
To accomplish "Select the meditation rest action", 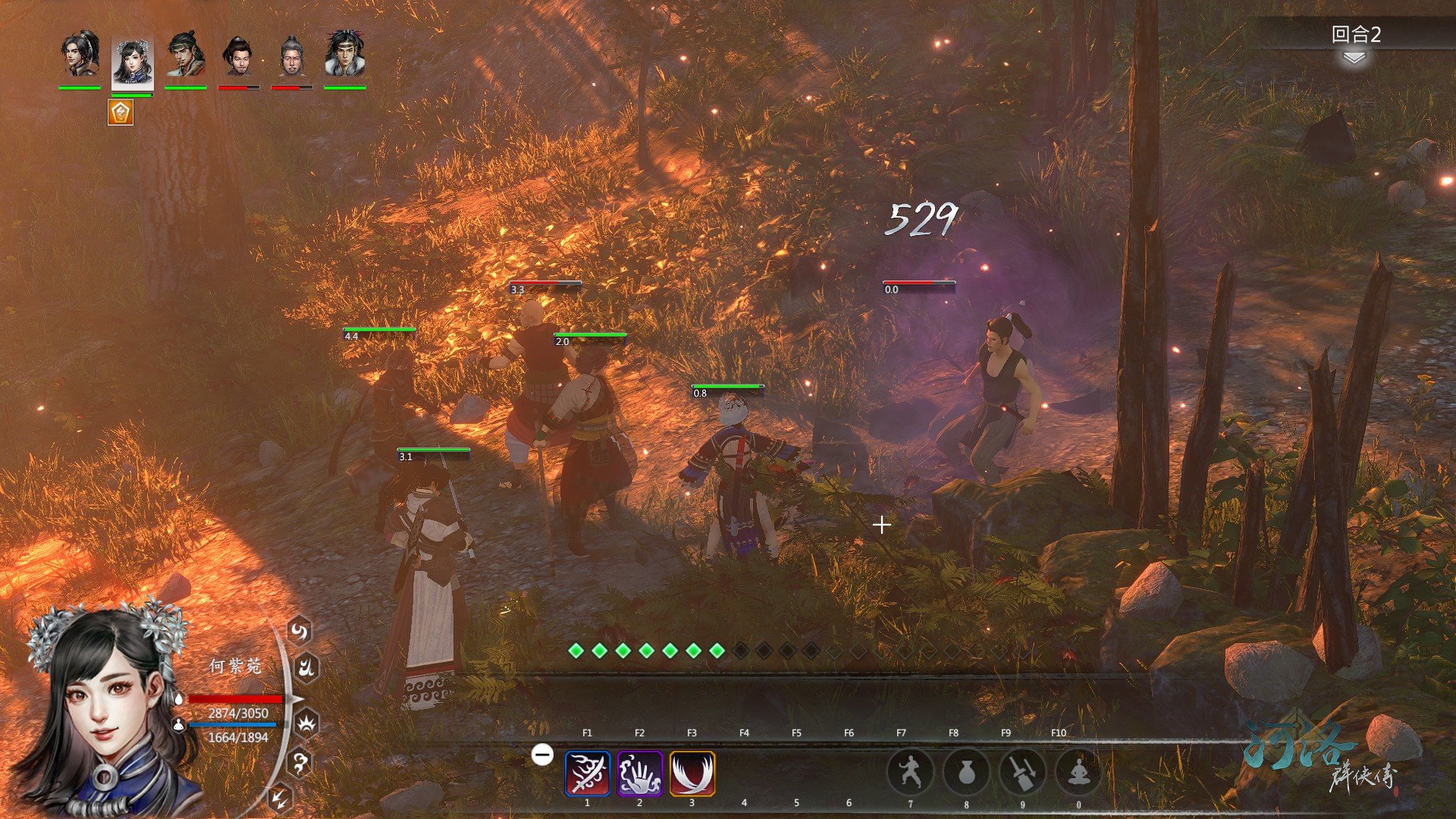I will (x=1078, y=773).
